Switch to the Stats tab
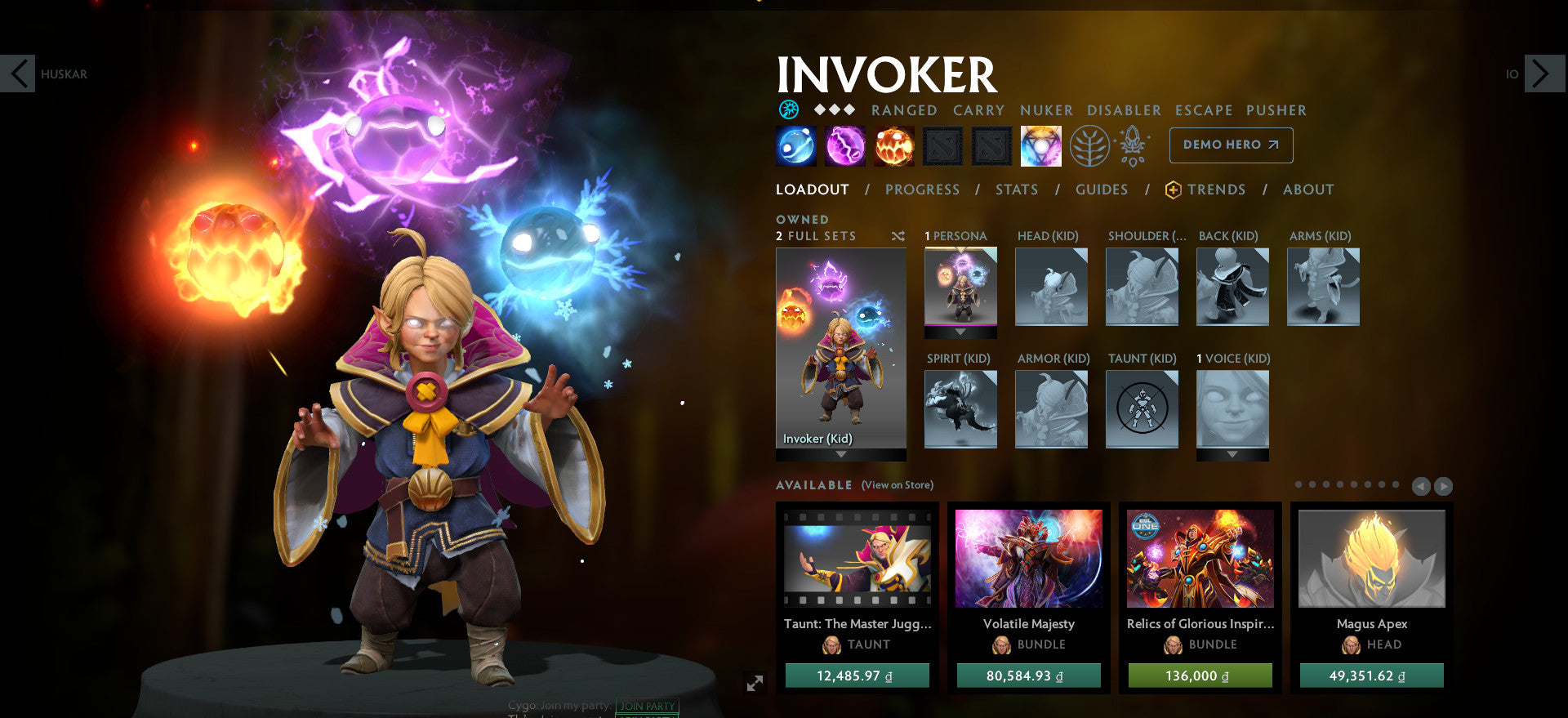Viewport: 1568px width, 718px height. 1016,189
